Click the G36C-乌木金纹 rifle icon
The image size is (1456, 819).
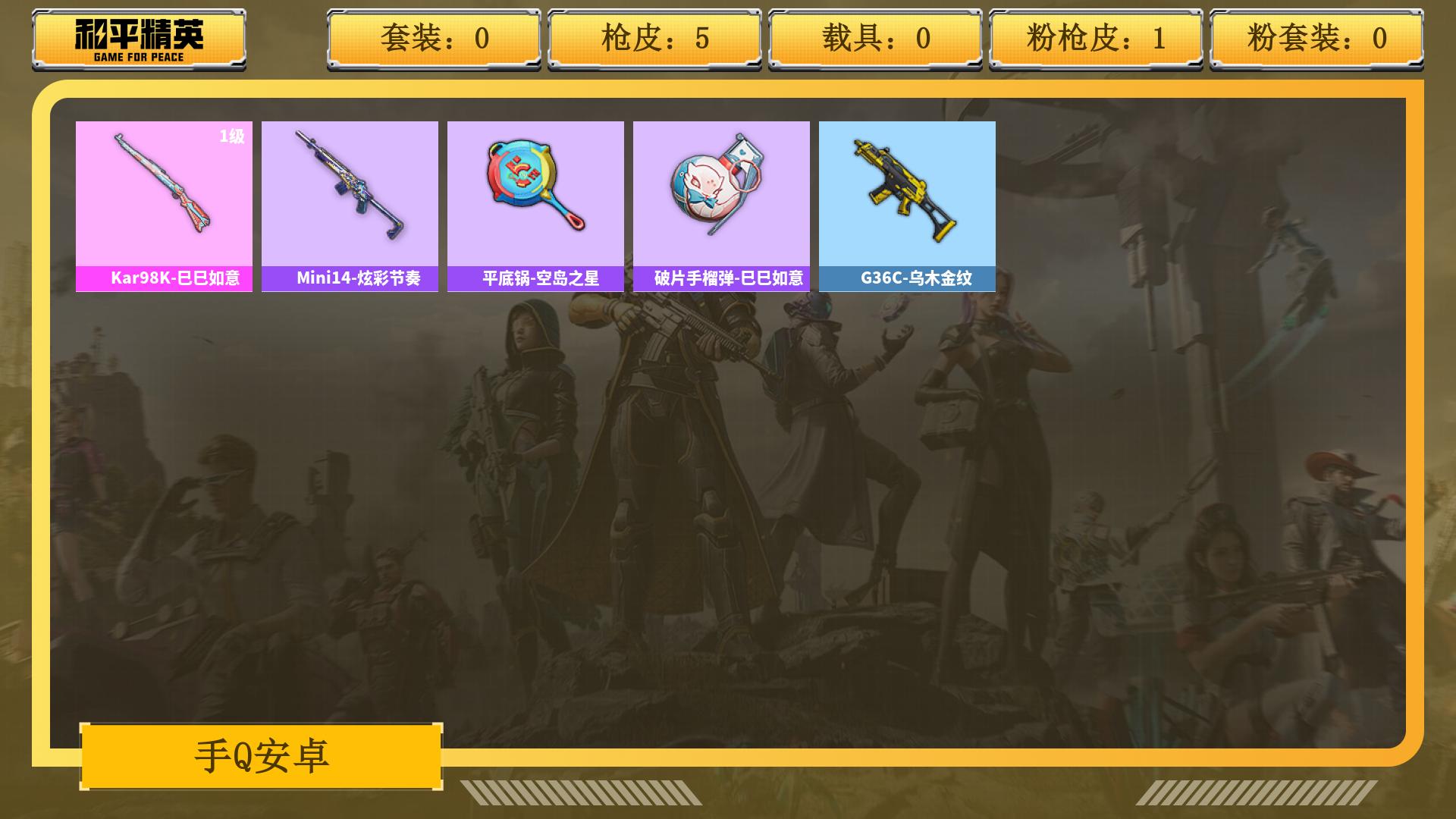907,190
